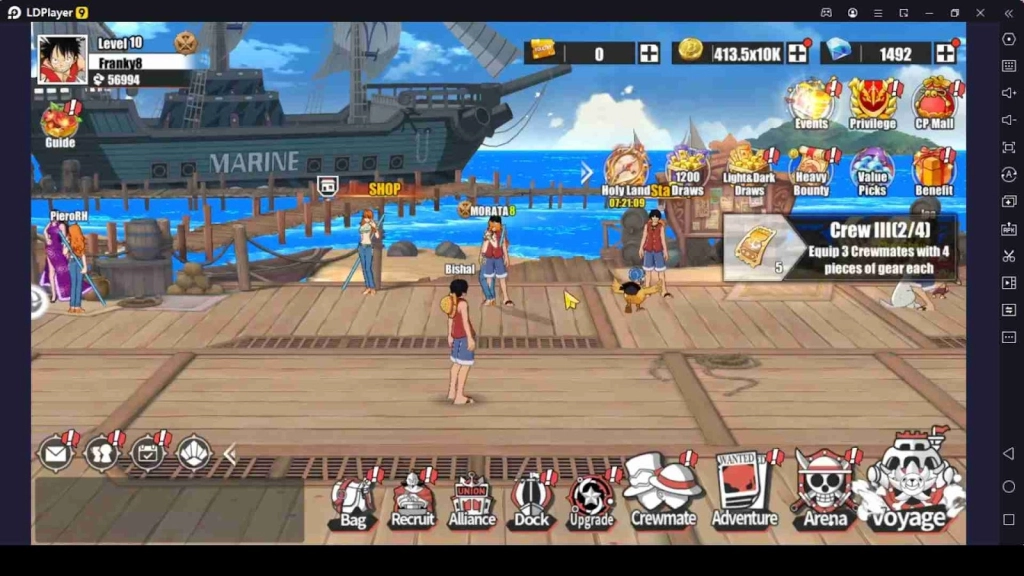Open the Events icon
This screenshot has width=1024, height=576.
click(x=811, y=103)
